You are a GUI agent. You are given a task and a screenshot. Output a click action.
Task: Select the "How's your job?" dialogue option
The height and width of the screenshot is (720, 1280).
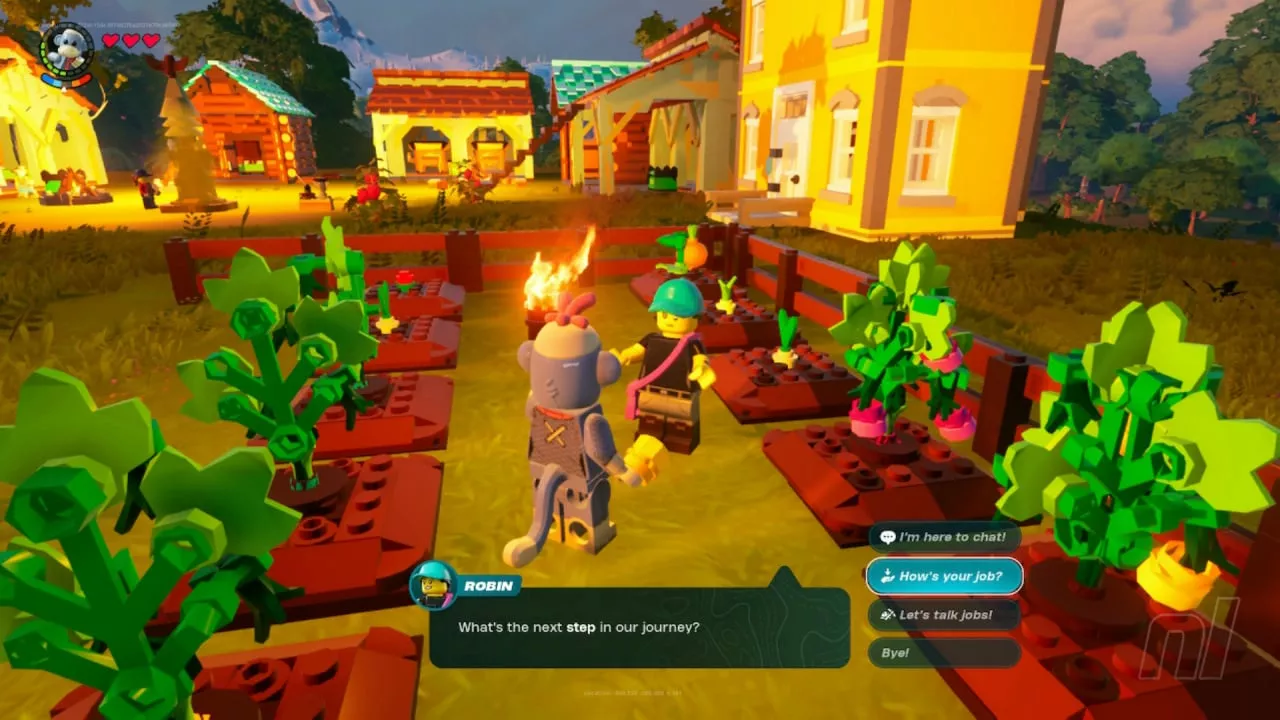click(944, 576)
